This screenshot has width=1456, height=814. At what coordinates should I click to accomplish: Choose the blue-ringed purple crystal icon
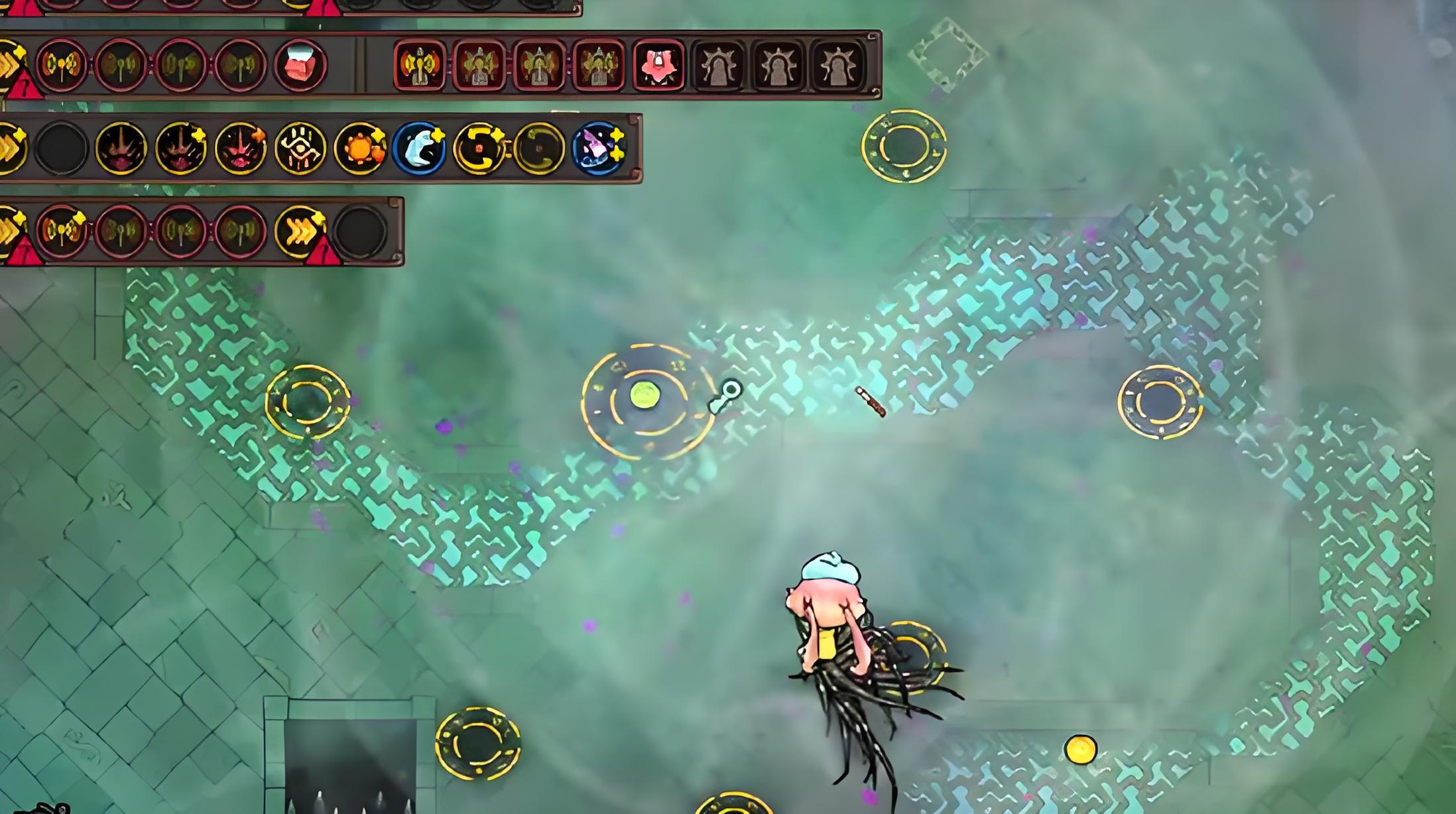(x=599, y=148)
